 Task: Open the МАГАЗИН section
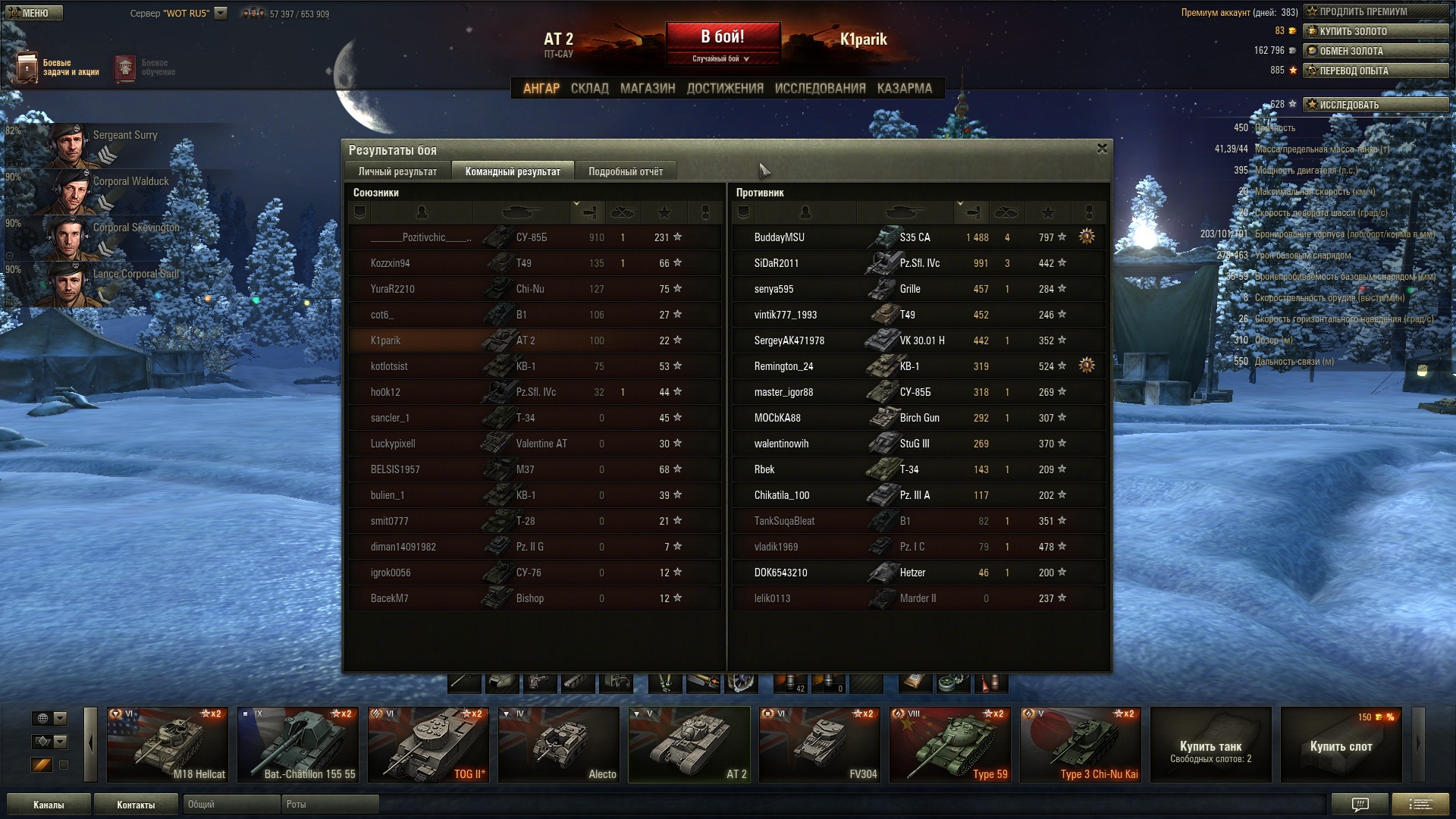point(647,89)
